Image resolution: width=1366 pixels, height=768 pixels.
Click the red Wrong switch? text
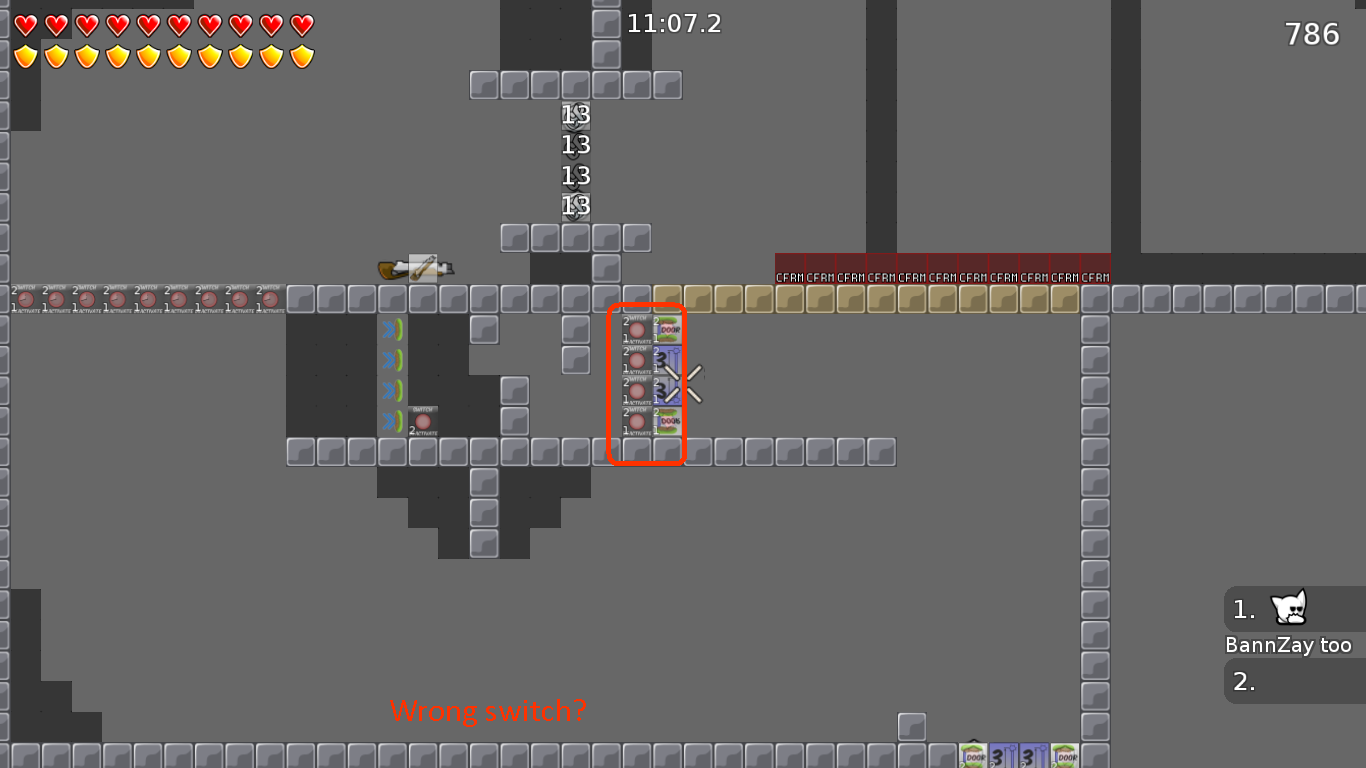[x=489, y=712]
